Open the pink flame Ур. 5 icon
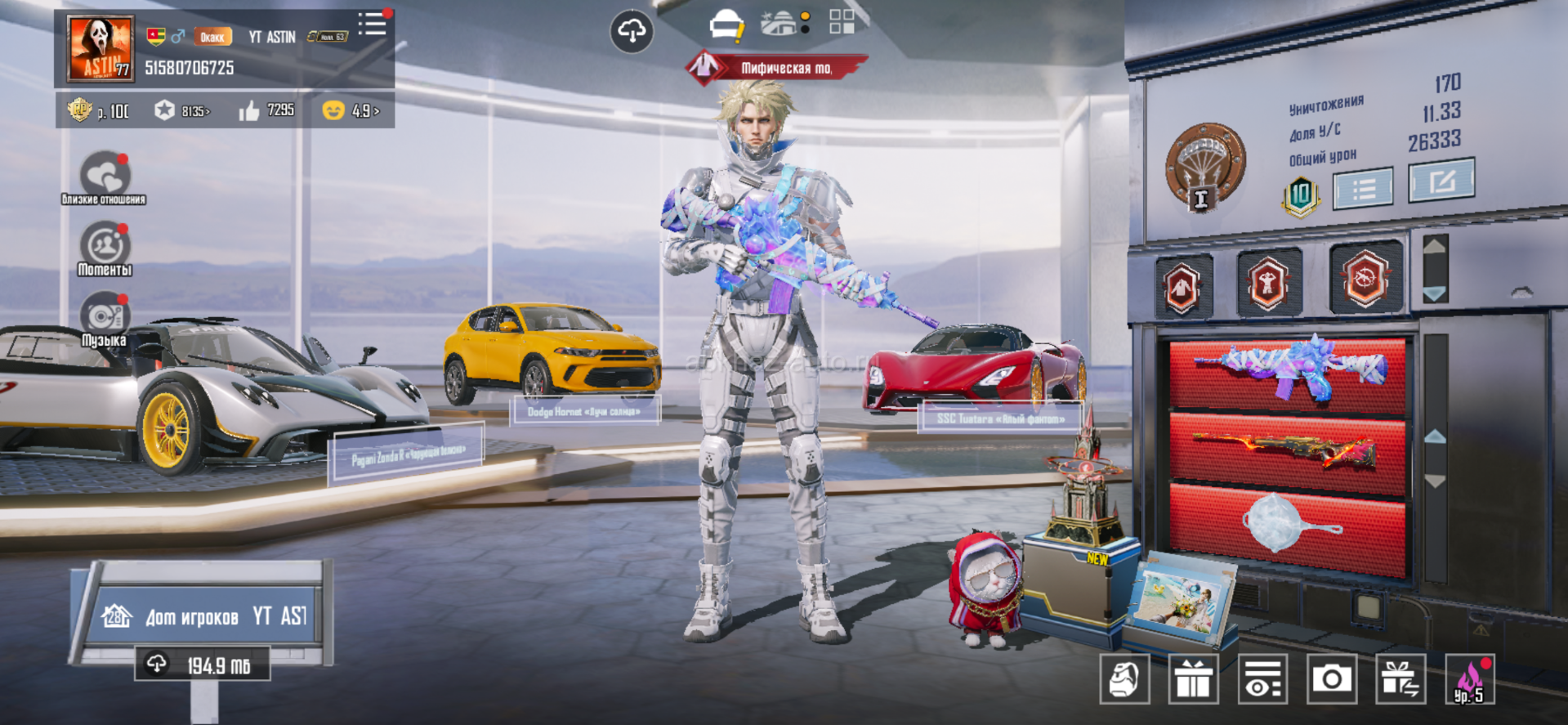 (1469, 678)
